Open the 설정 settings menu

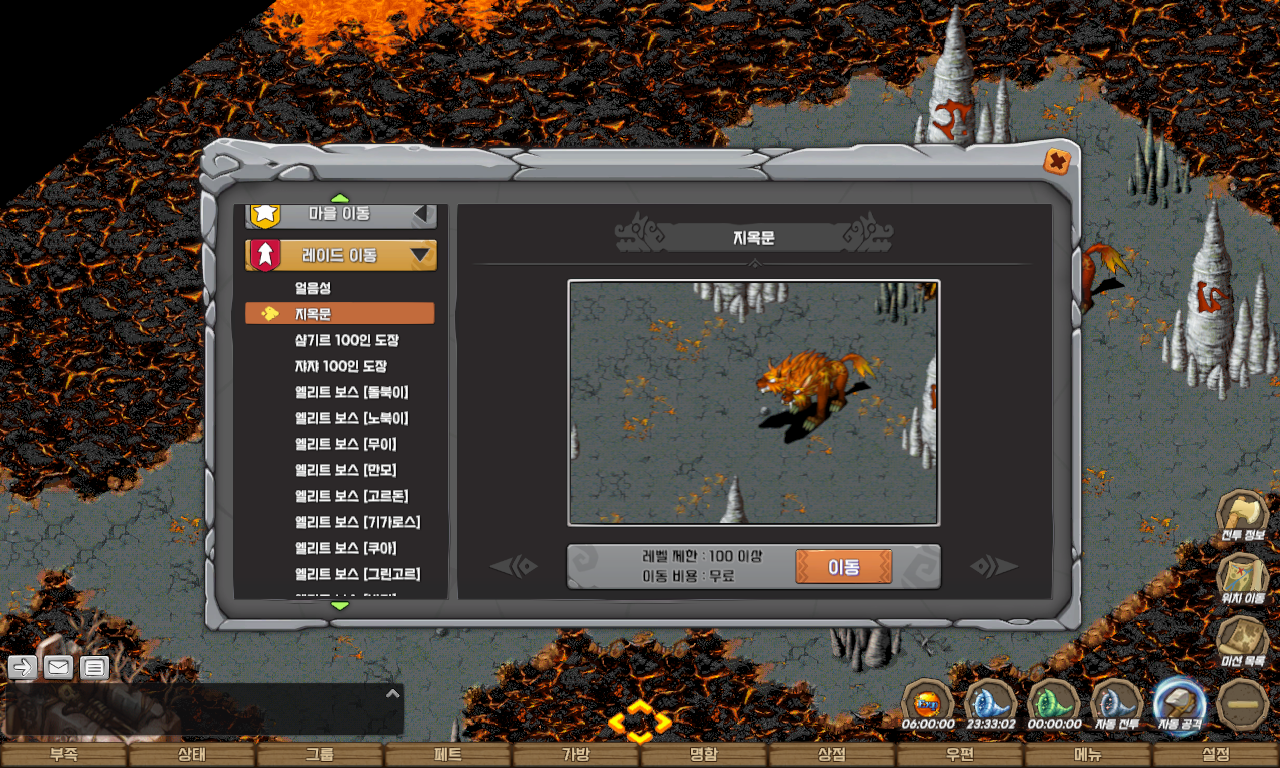click(1216, 755)
